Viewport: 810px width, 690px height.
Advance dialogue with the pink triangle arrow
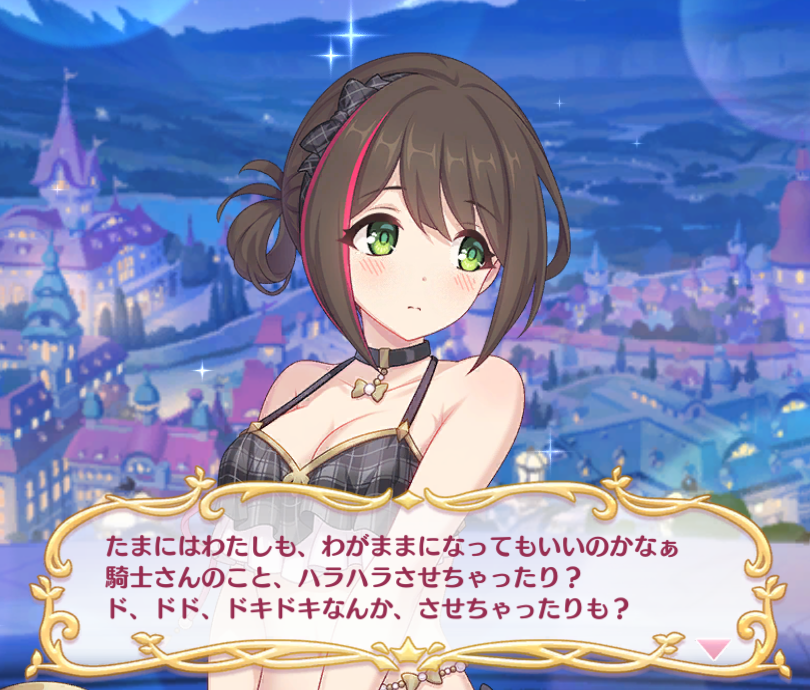[x=713, y=649]
